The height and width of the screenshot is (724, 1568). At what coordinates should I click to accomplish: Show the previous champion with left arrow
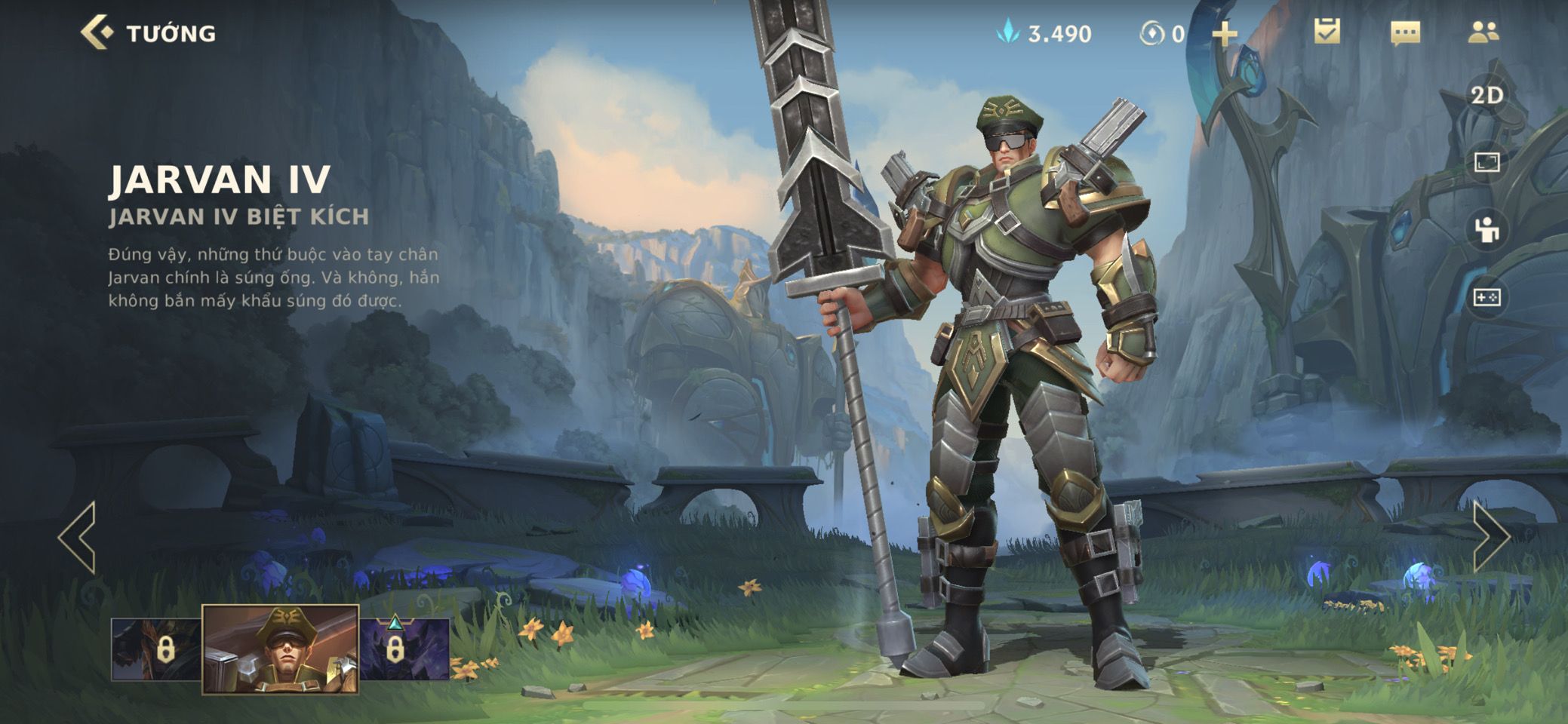[x=78, y=537]
